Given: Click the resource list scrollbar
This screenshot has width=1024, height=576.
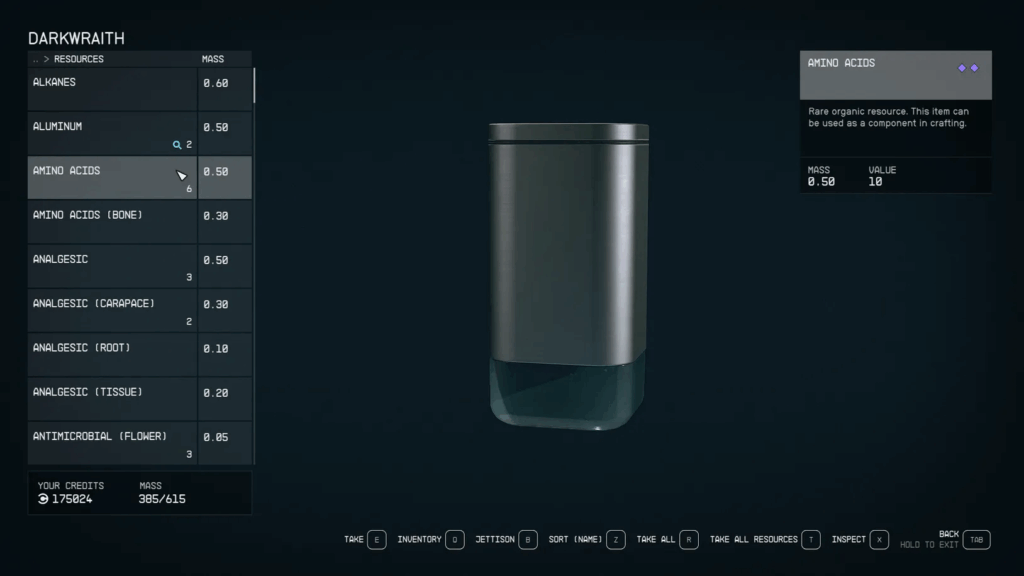Looking at the screenshot, I should pyautogui.click(x=254, y=85).
